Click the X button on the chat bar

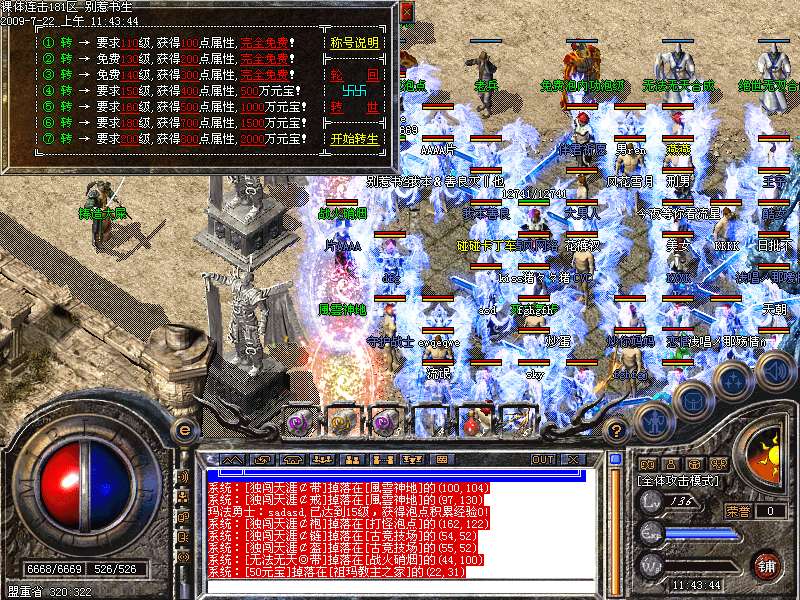(x=573, y=460)
